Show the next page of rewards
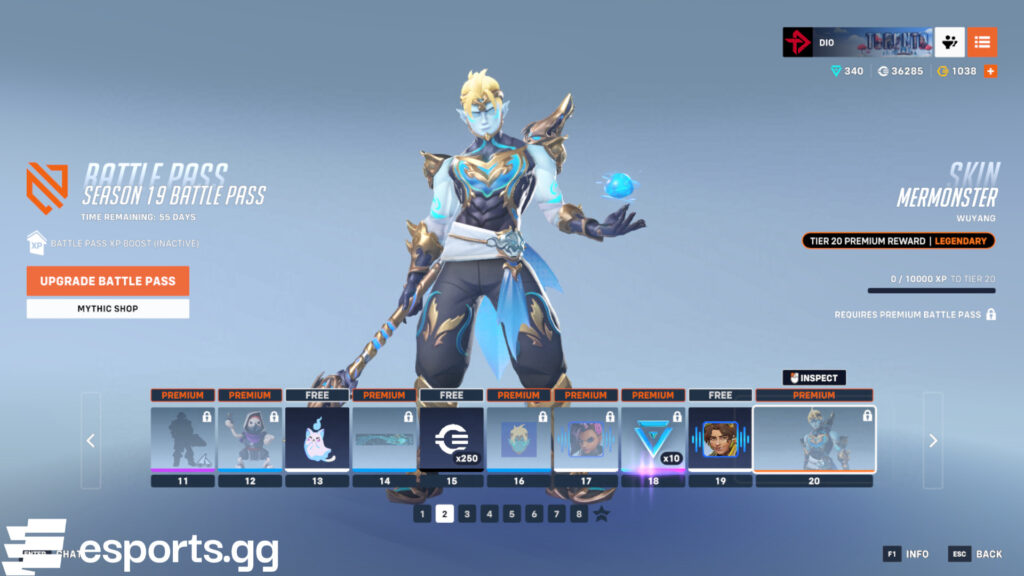 [932, 441]
